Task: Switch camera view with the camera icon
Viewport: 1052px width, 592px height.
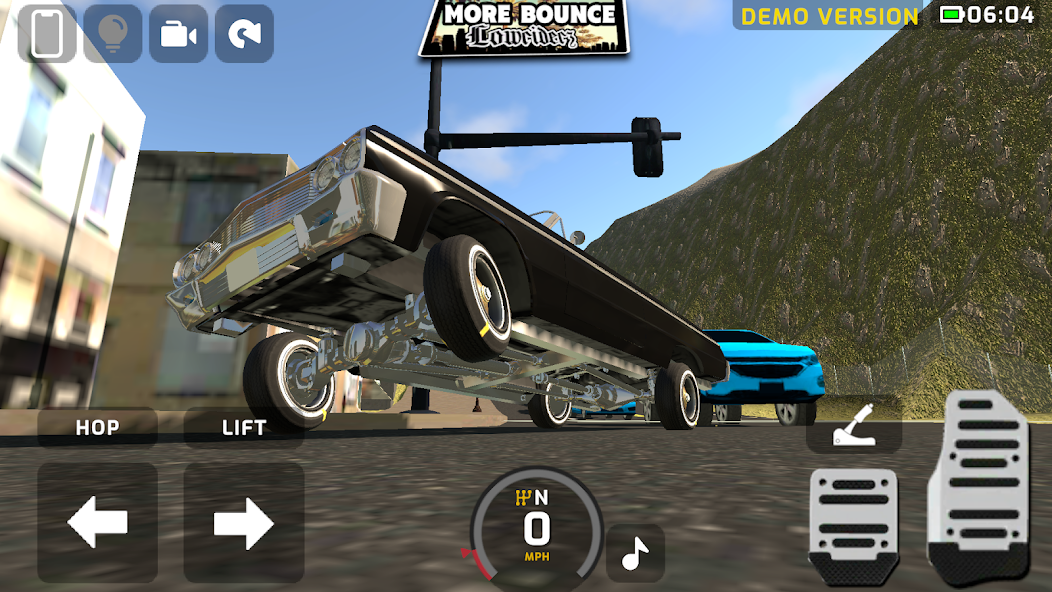Action: pyautogui.click(x=178, y=34)
